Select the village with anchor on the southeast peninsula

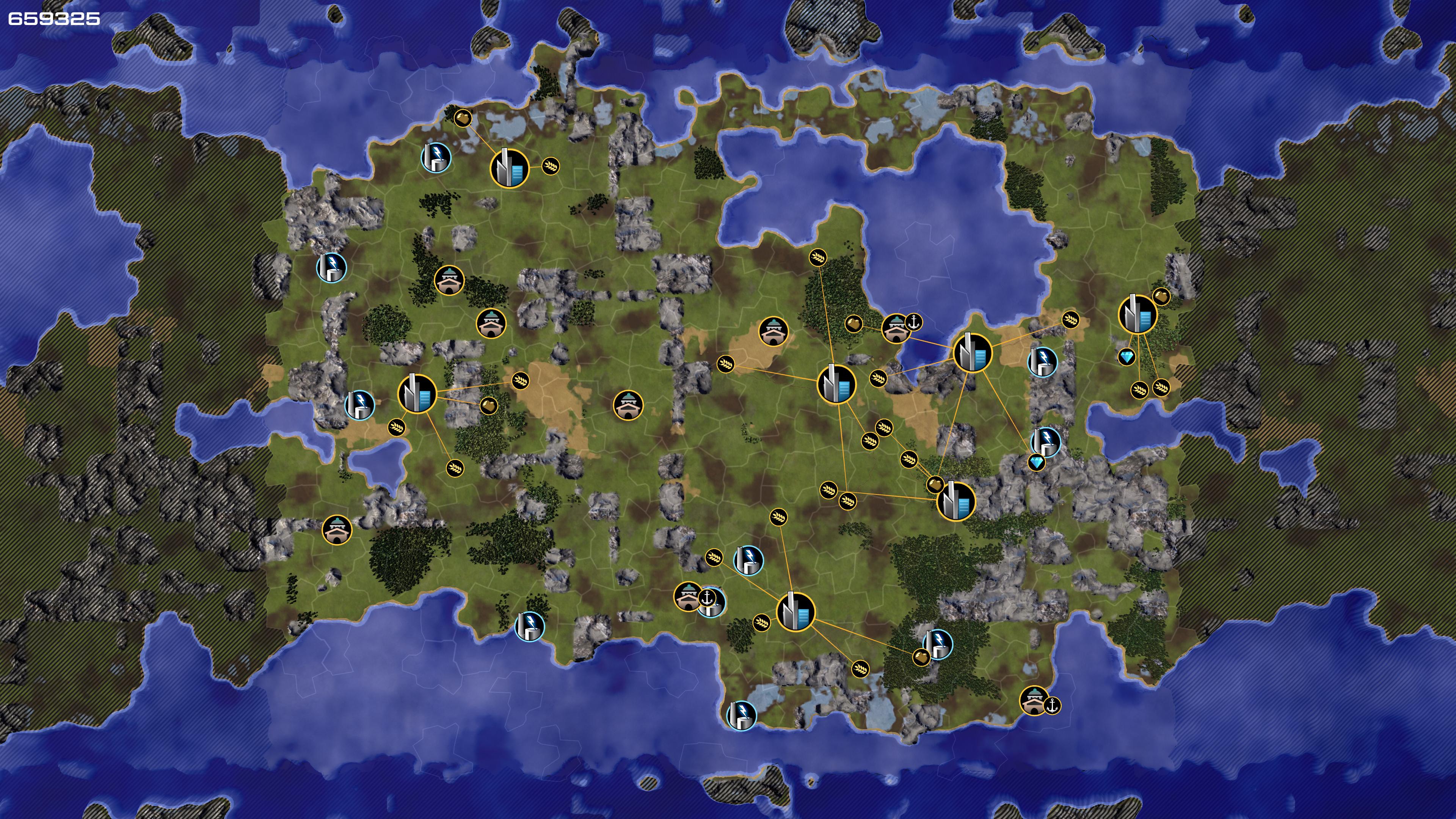pyautogui.click(x=1034, y=701)
